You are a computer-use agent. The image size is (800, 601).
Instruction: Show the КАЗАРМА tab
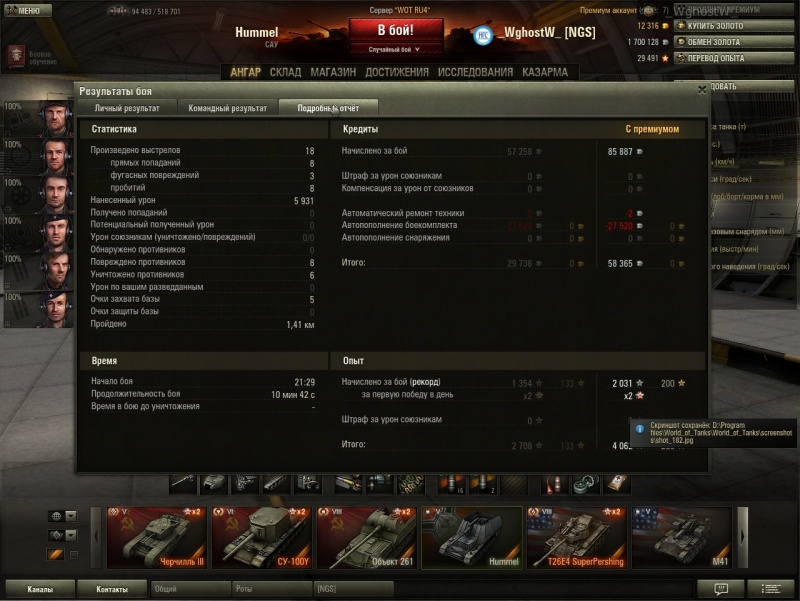click(544, 72)
